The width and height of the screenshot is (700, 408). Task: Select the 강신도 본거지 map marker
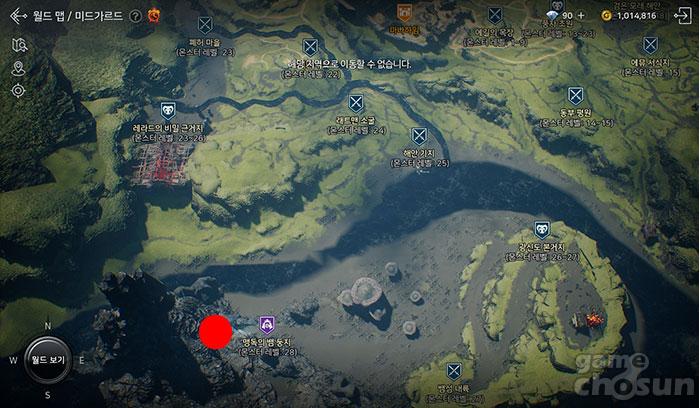(541, 229)
